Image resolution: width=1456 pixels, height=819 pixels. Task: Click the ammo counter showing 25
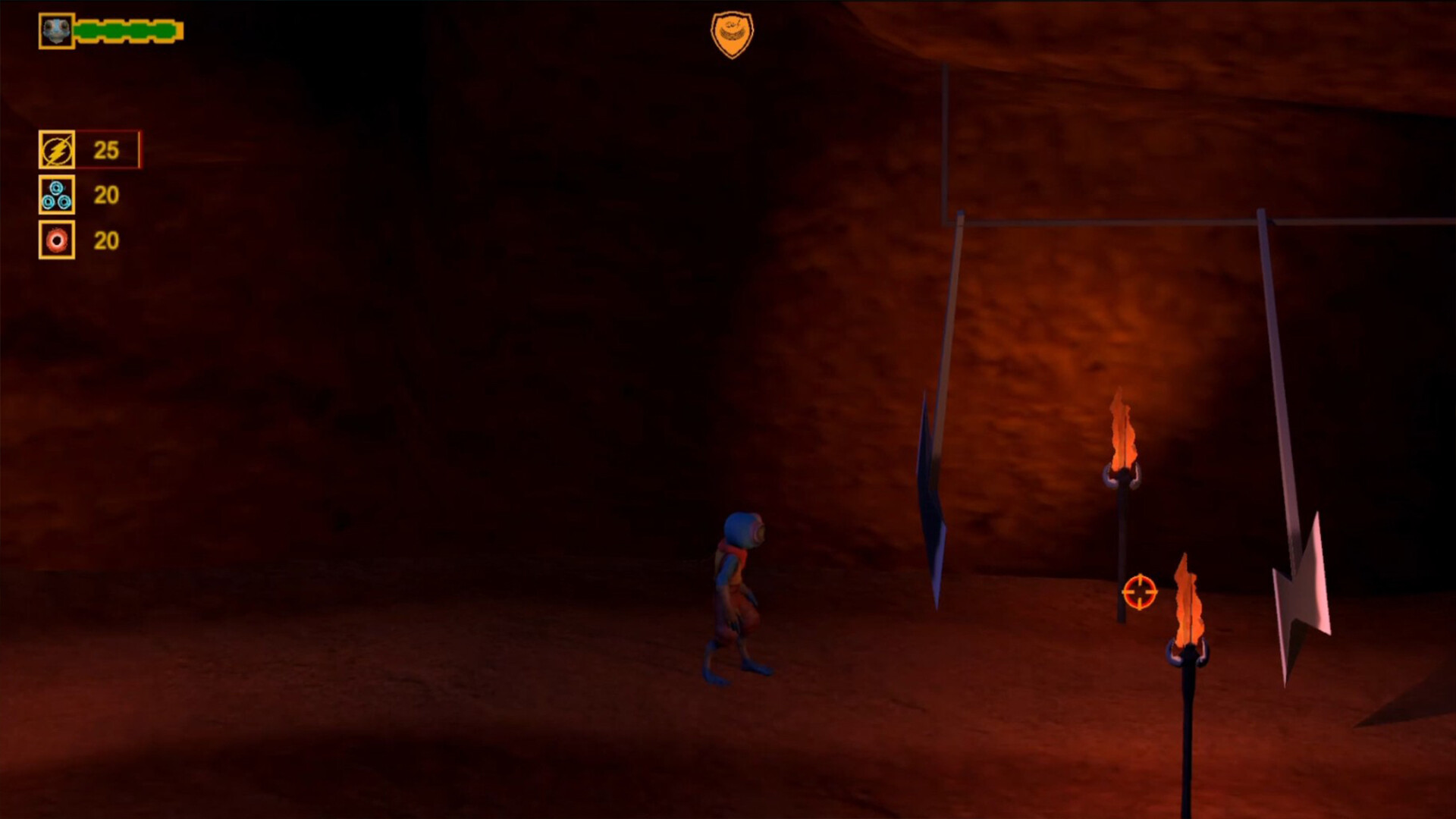pos(106,149)
